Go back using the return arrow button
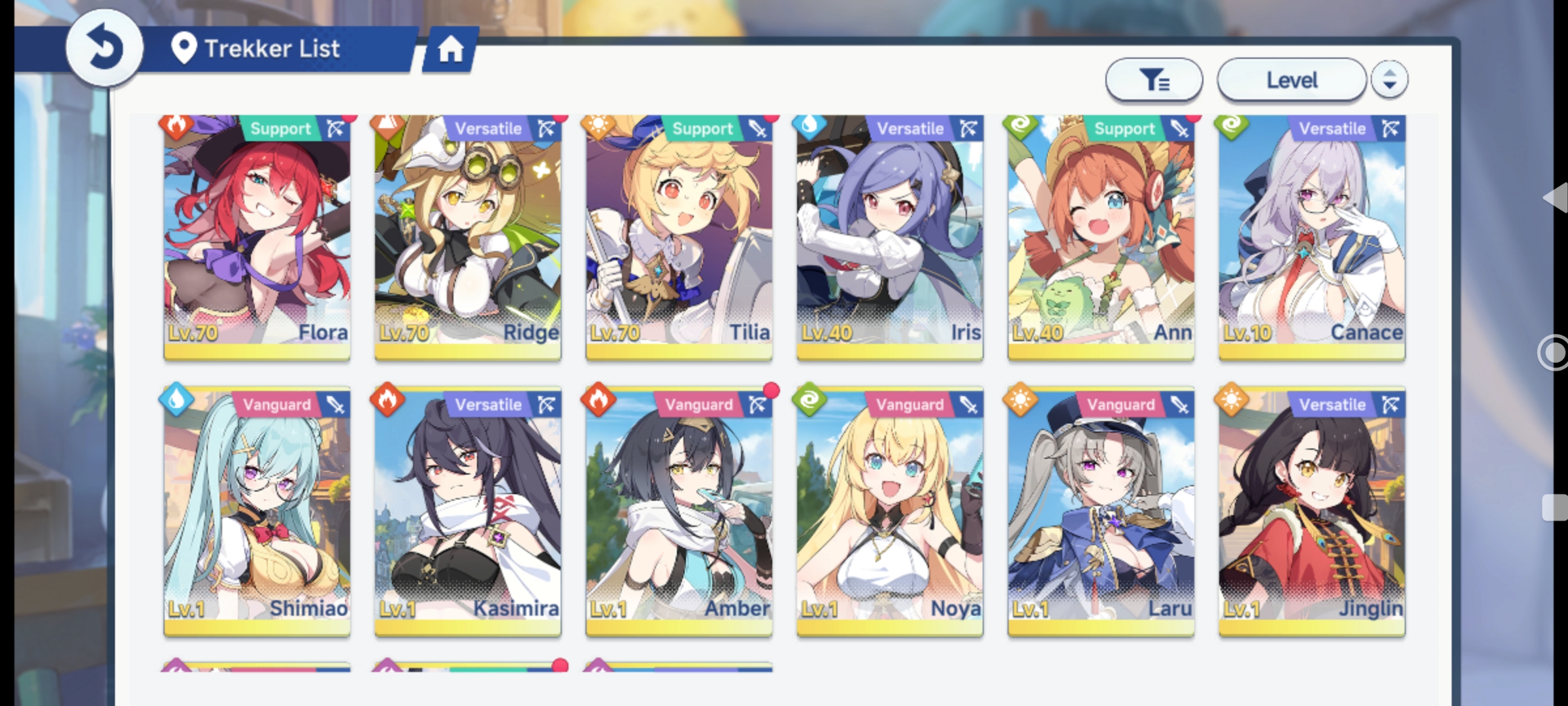 pos(104,48)
